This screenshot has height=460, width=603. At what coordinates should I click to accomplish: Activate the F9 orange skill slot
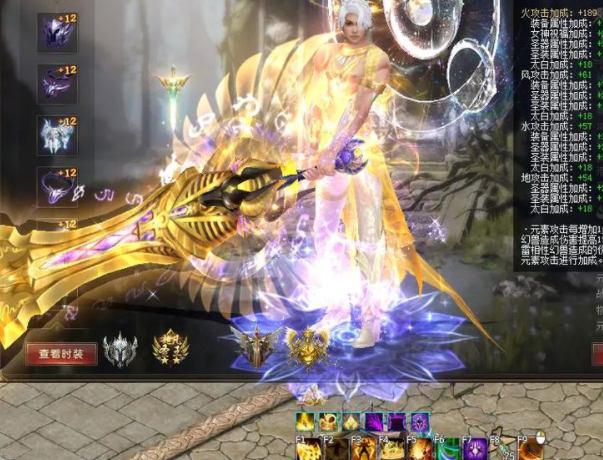pos(531,449)
